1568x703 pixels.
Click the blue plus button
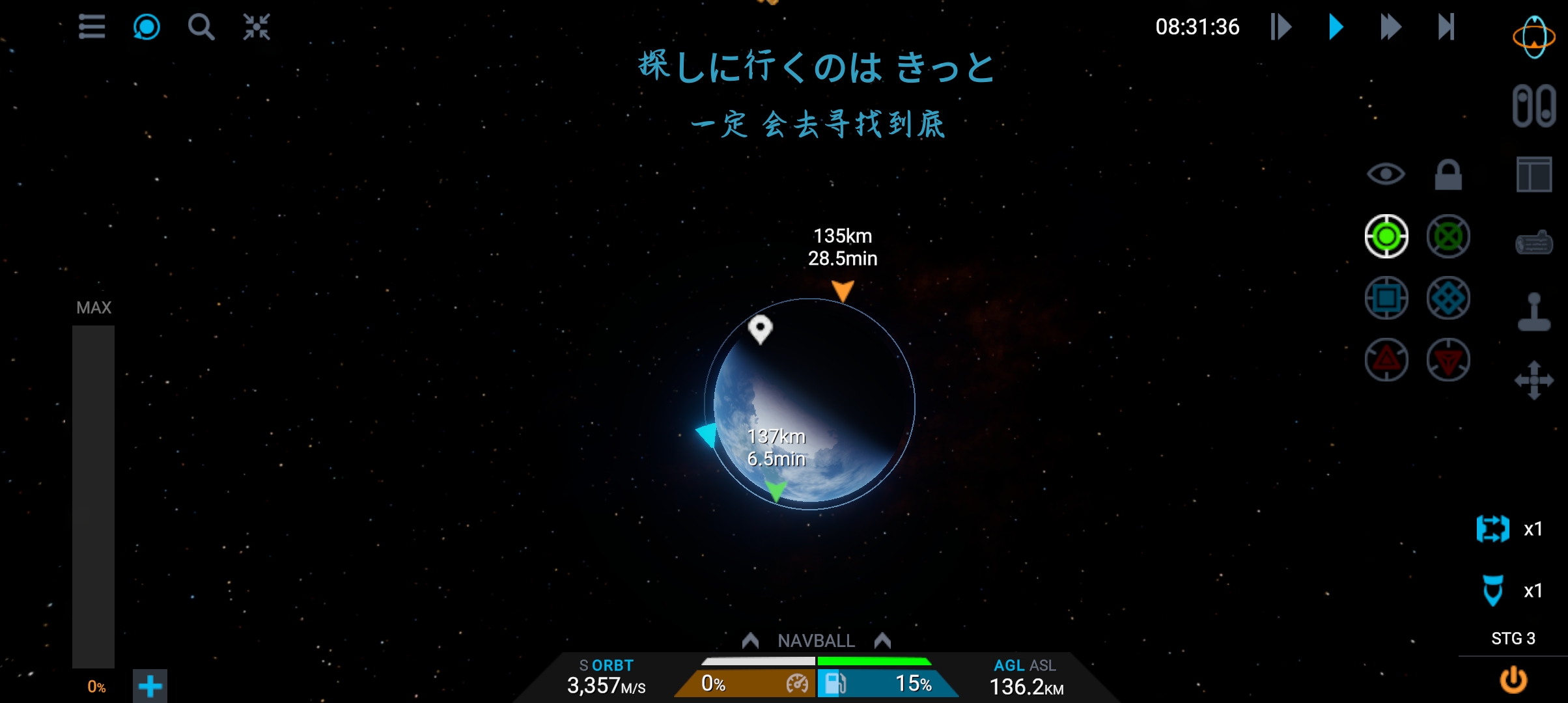pyautogui.click(x=150, y=686)
